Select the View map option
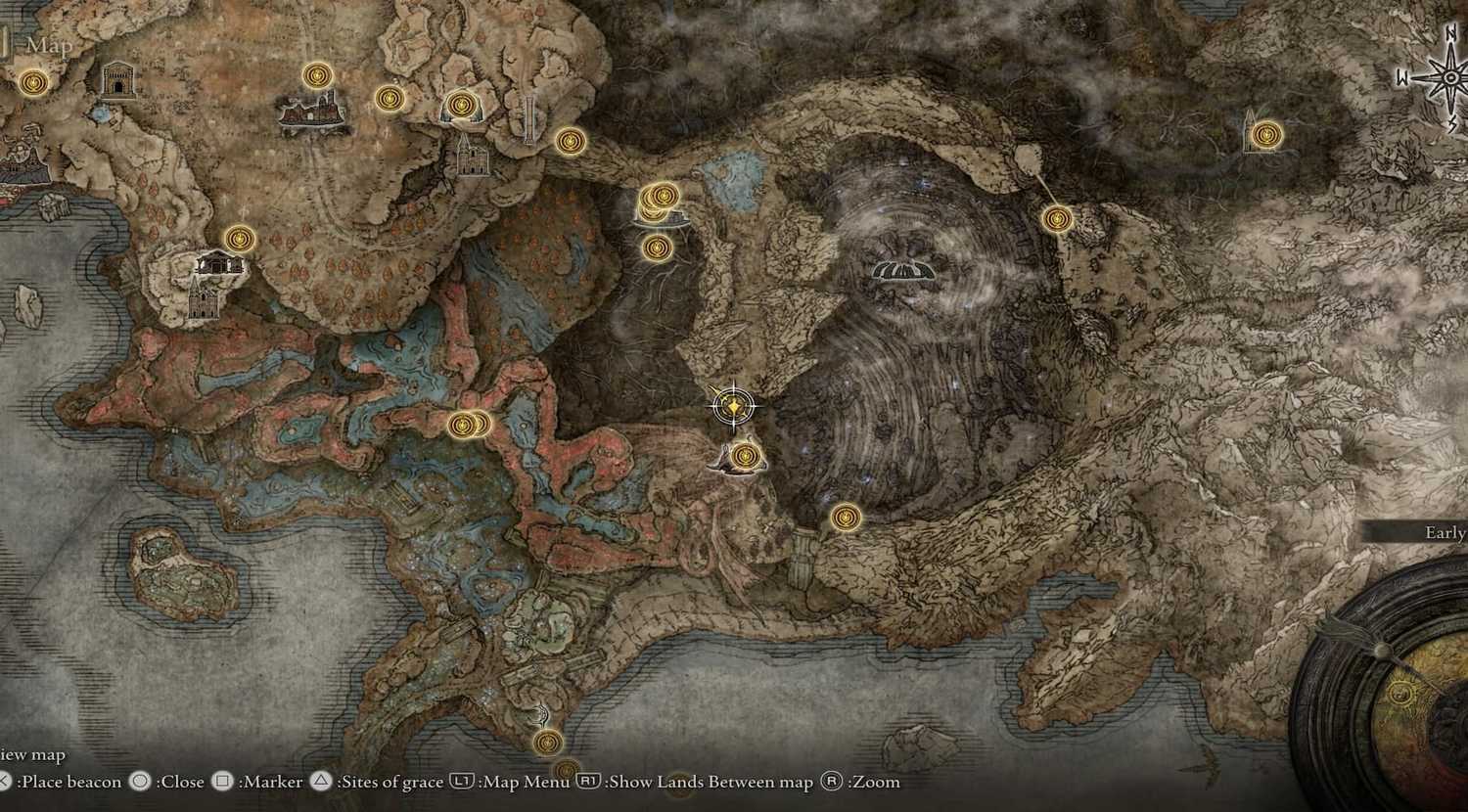This screenshot has height=812, width=1468. (31, 754)
